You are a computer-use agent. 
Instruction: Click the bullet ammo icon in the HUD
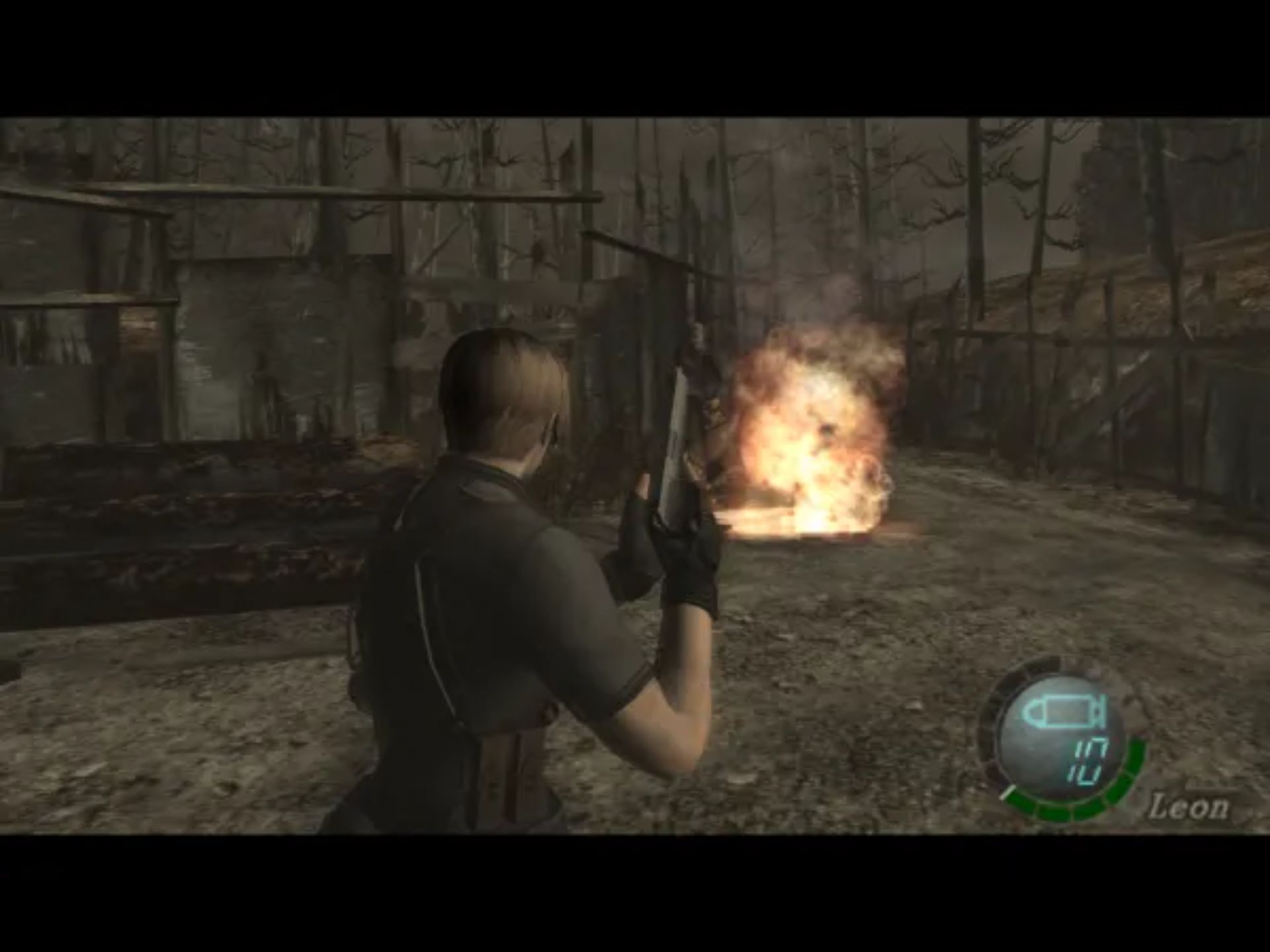click(x=1065, y=711)
